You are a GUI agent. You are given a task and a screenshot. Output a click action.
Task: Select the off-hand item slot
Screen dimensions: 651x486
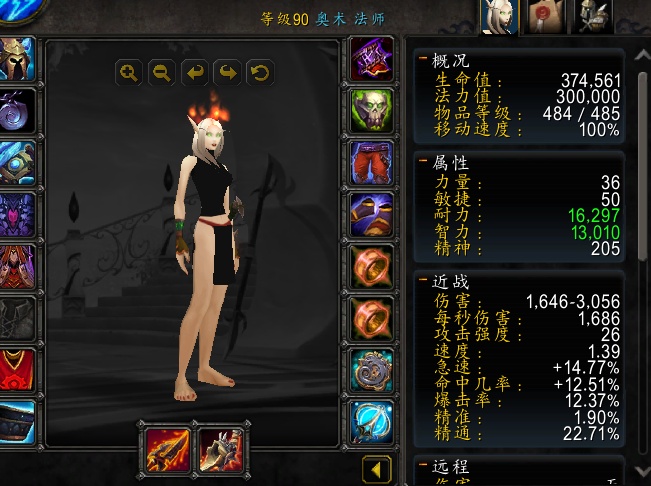tap(218, 448)
